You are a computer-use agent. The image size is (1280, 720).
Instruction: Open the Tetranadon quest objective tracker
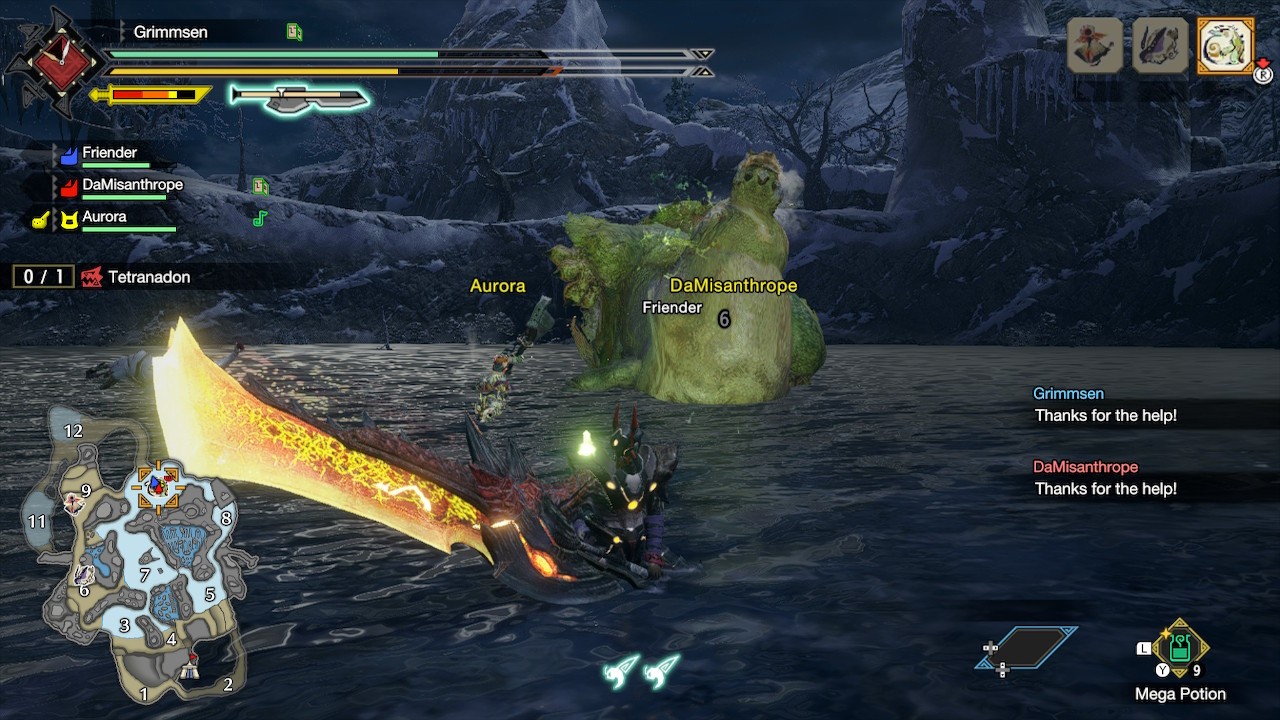102,277
